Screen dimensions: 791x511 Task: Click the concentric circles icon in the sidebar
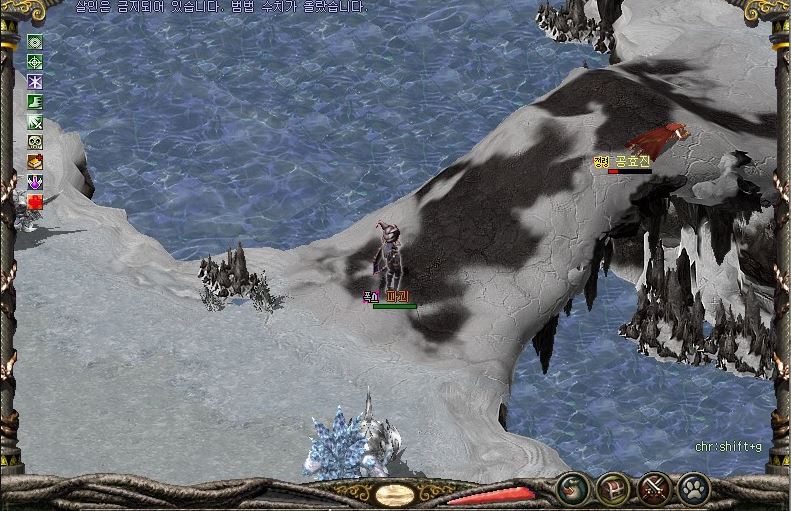35,42
